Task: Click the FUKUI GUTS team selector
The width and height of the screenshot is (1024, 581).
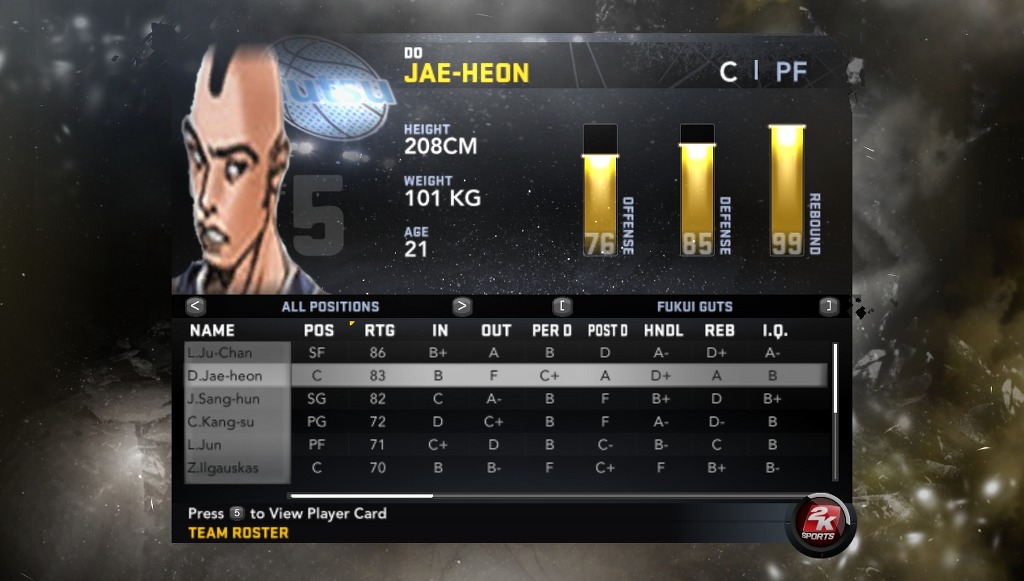Action: (x=694, y=306)
